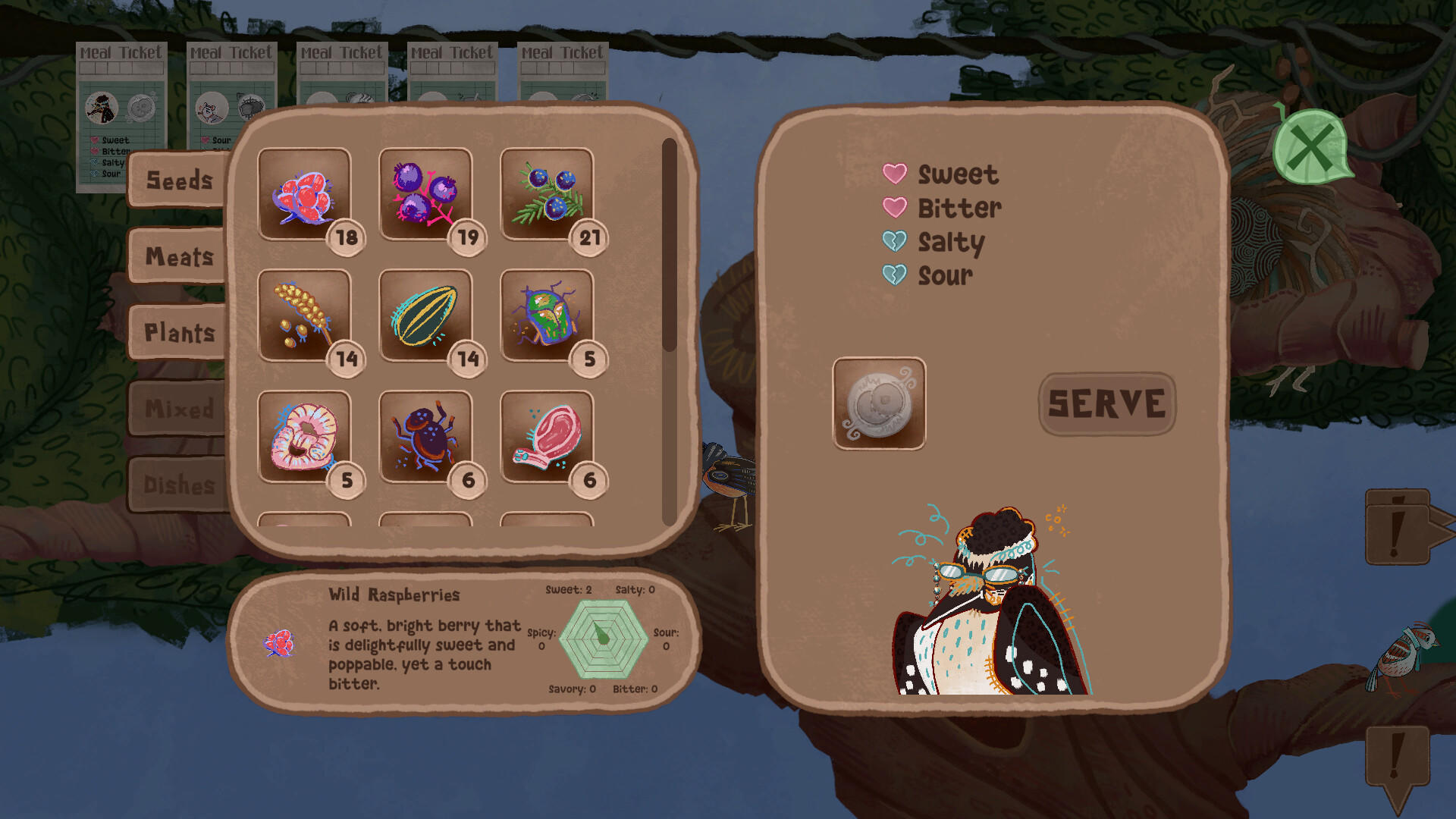Switch to the Dishes tab
Image resolution: width=1456 pixels, height=819 pixels.
point(179,485)
